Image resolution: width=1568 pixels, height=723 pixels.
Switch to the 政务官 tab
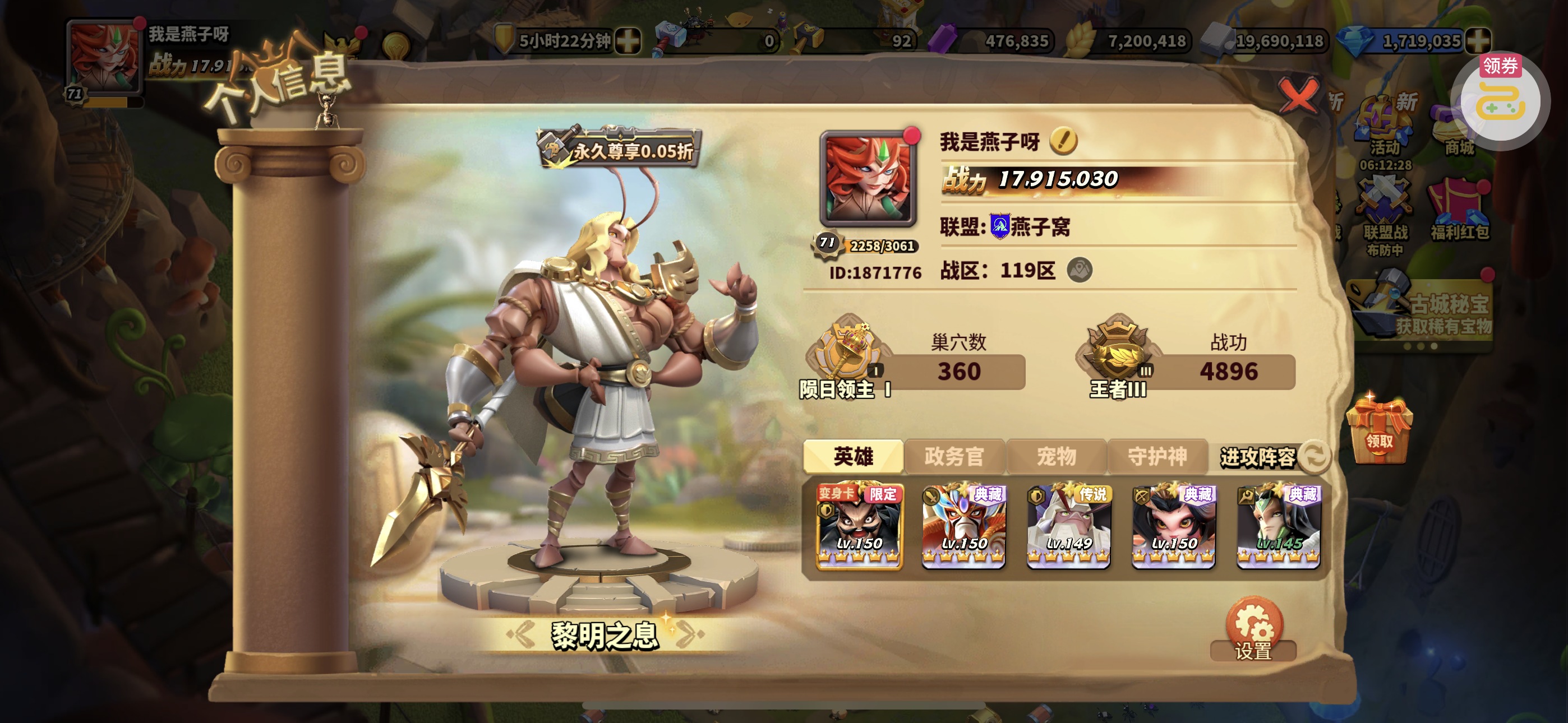(954, 456)
